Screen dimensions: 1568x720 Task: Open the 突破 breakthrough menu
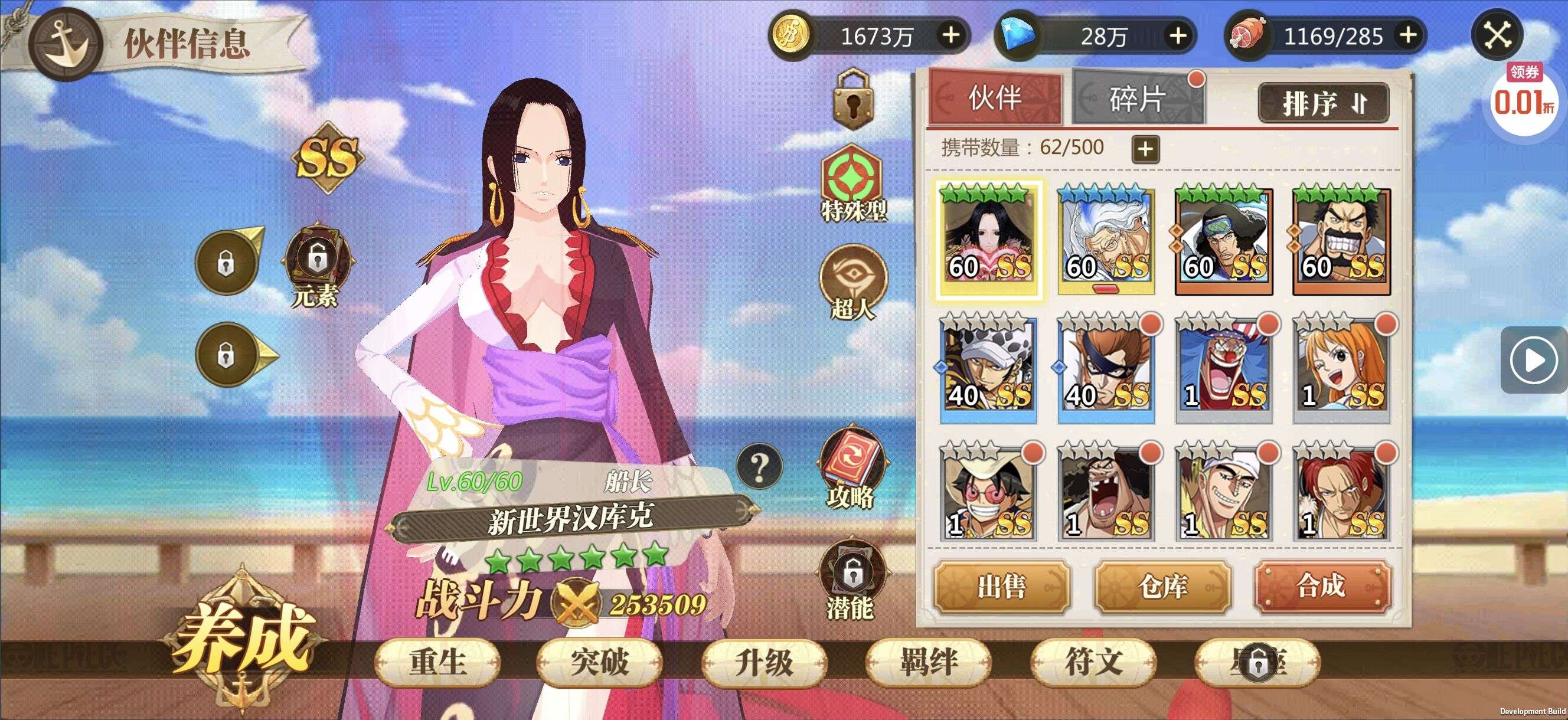pyautogui.click(x=600, y=662)
